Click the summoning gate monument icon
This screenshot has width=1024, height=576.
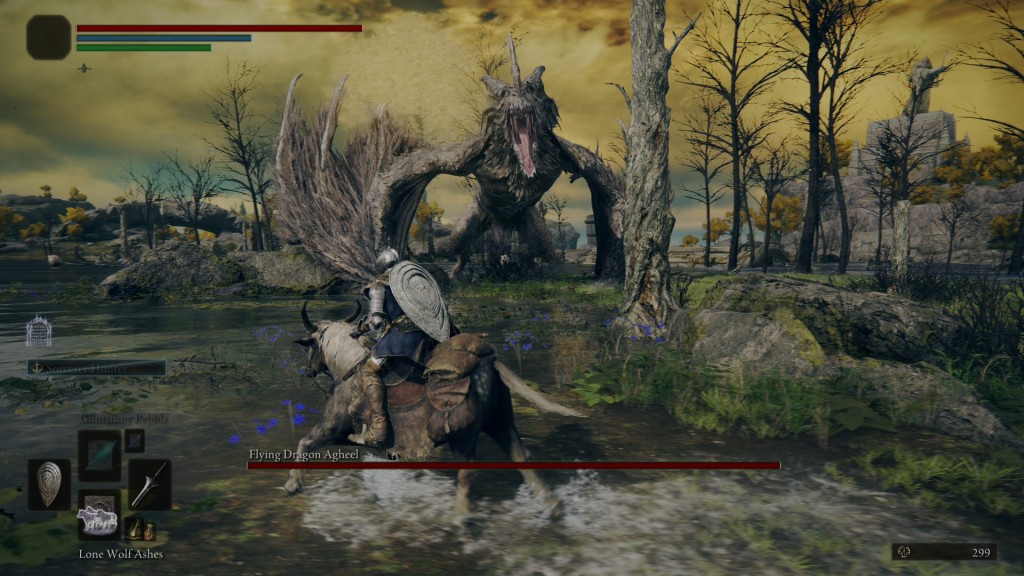39,331
